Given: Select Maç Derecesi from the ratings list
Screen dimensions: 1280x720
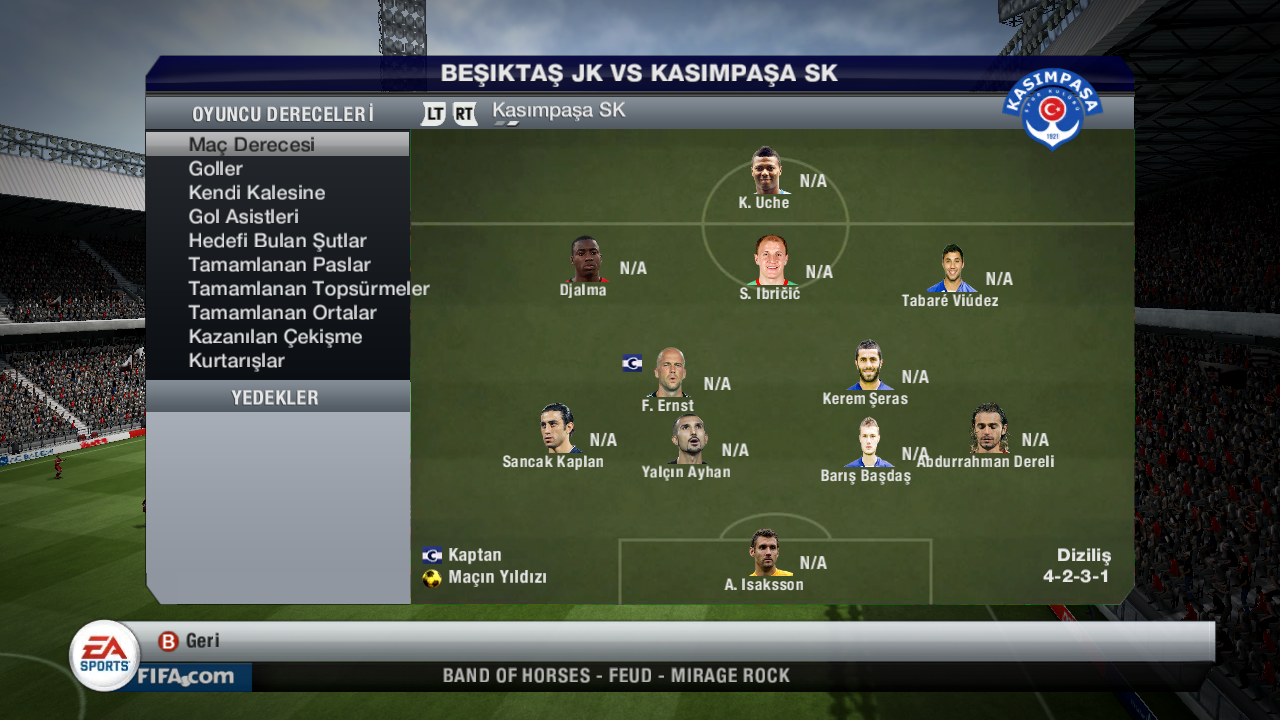Looking at the screenshot, I should coord(251,143).
